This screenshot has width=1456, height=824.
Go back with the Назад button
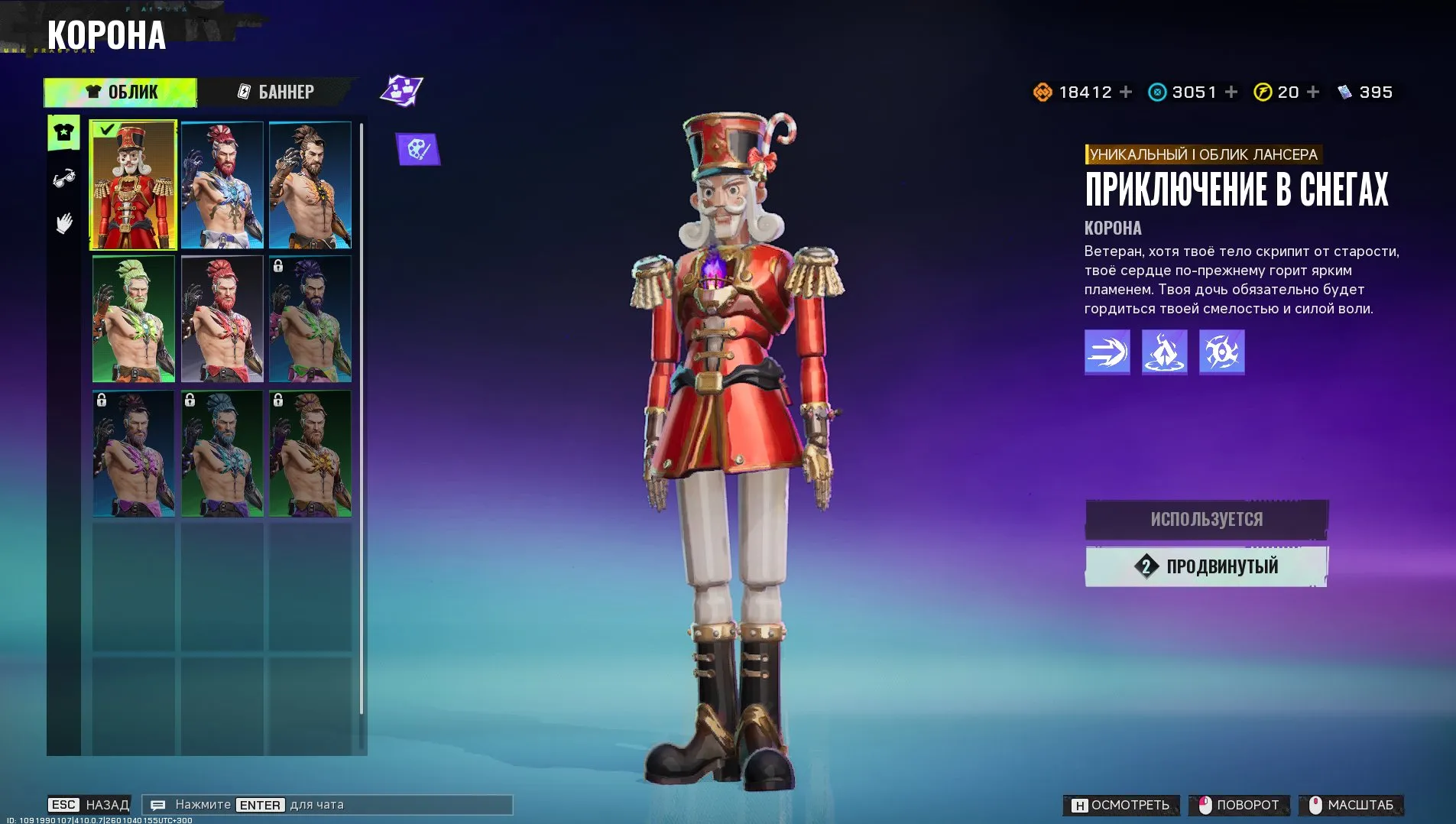click(x=89, y=805)
